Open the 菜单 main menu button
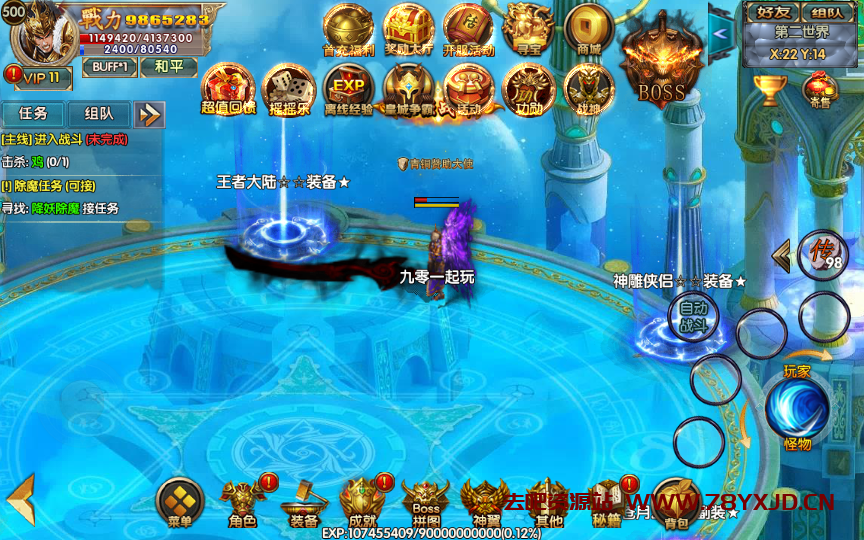The image size is (864, 540). pos(180,501)
